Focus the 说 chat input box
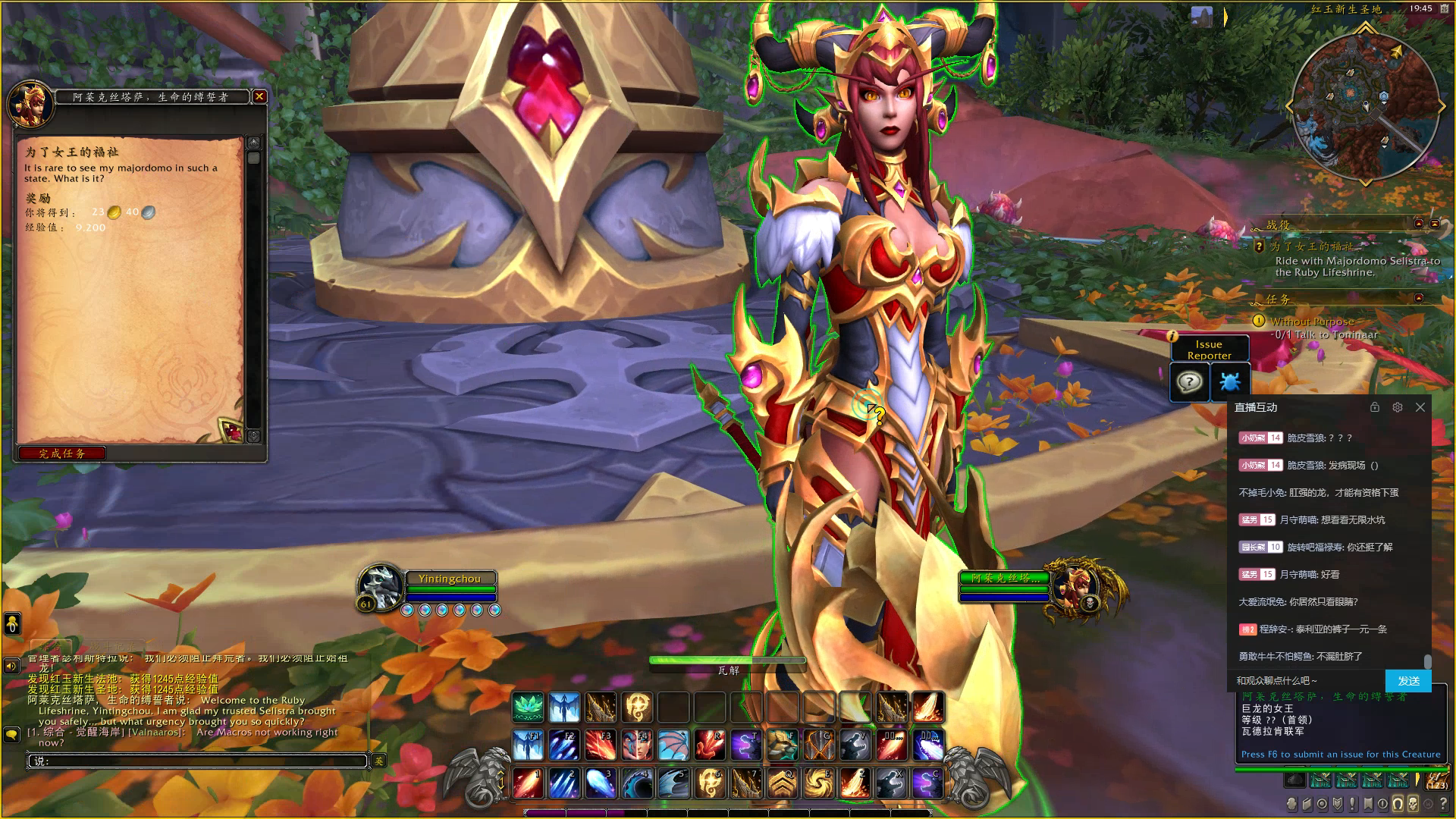Viewport: 1456px width, 819px height. pos(199,761)
